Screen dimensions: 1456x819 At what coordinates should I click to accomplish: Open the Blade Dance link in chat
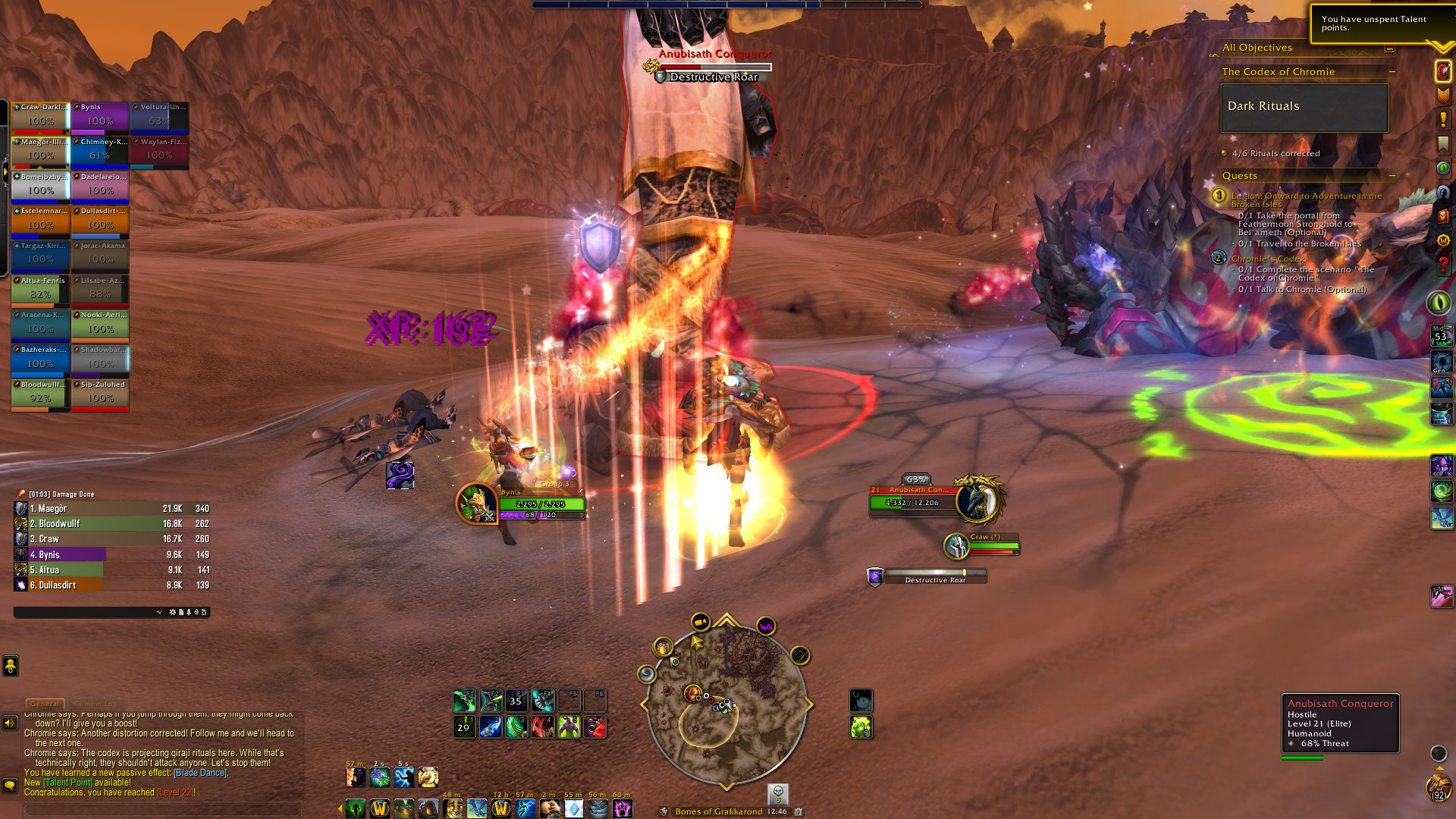[x=200, y=773]
